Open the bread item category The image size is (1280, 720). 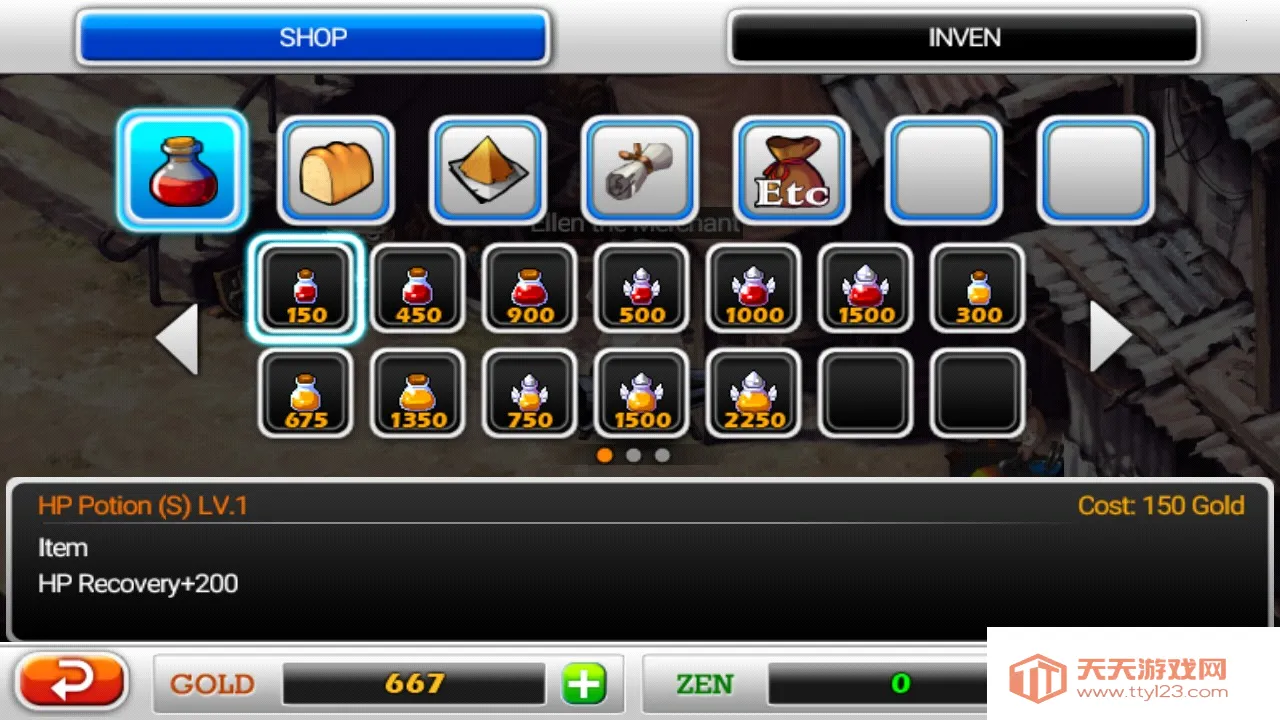pyautogui.click(x=335, y=170)
